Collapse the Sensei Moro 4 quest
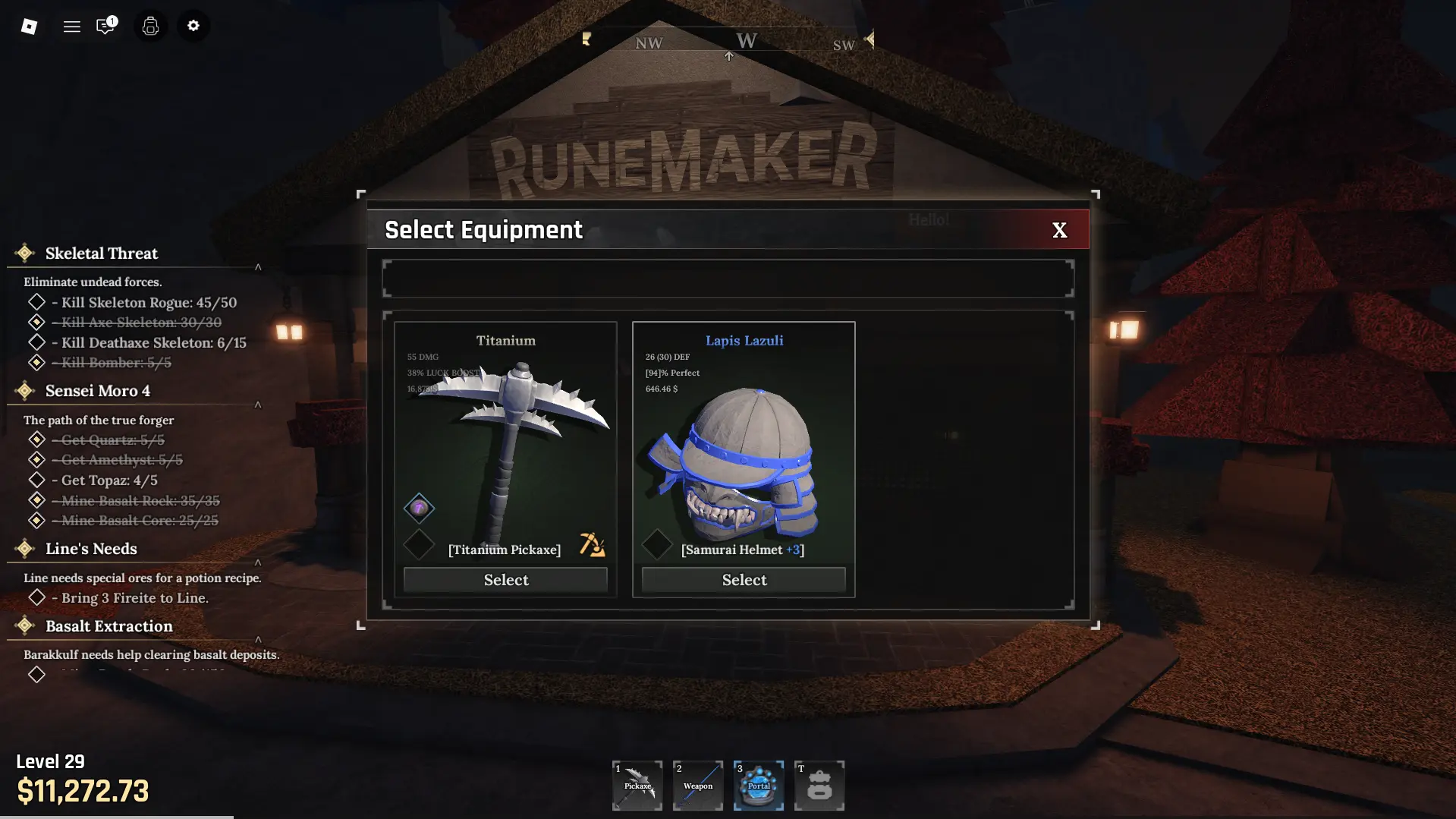This screenshot has width=1456, height=819. (x=258, y=405)
